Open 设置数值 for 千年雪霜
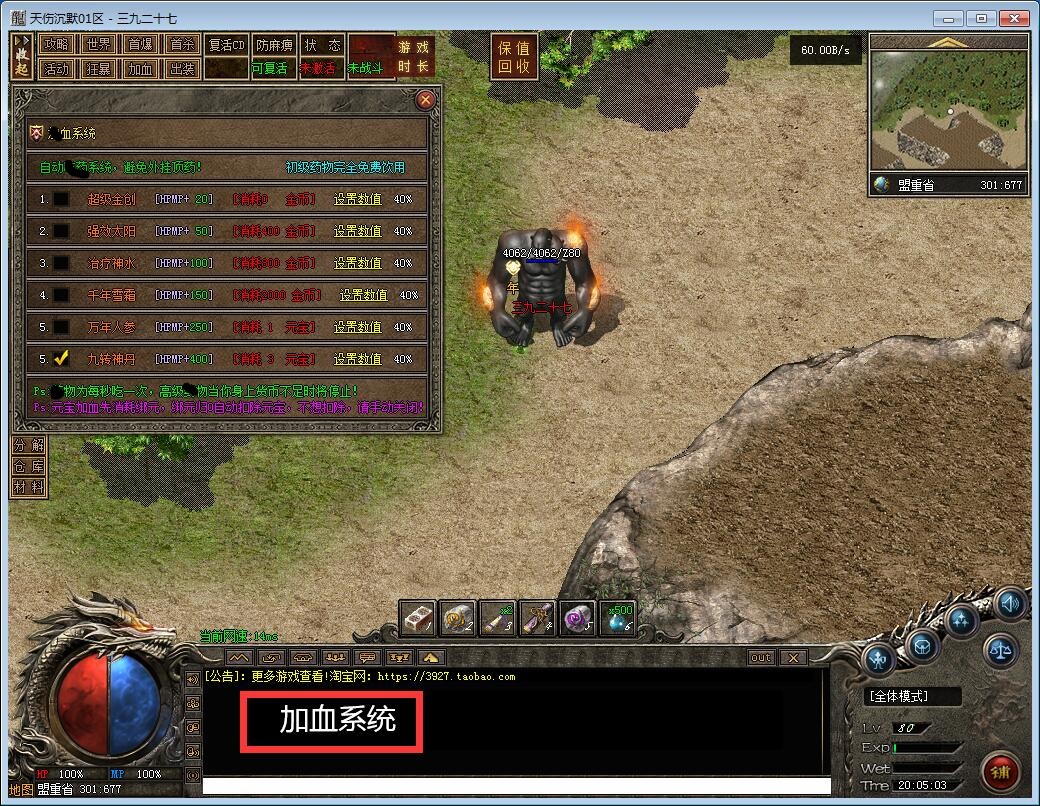The height and width of the screenshot is (806, 1040). (x=363, y=295)
